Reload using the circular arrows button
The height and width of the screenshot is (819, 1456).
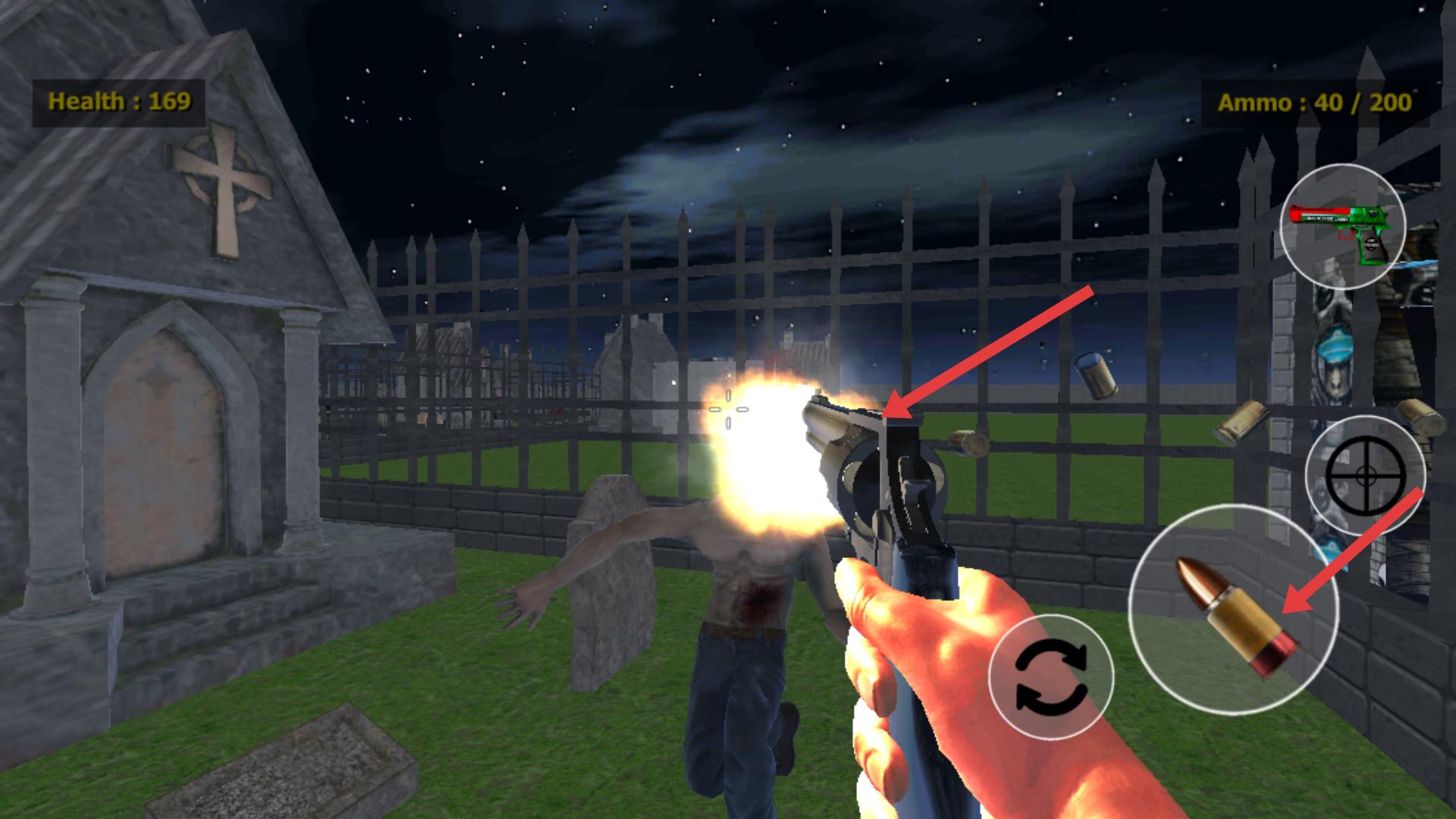[x=1051, y=677]
